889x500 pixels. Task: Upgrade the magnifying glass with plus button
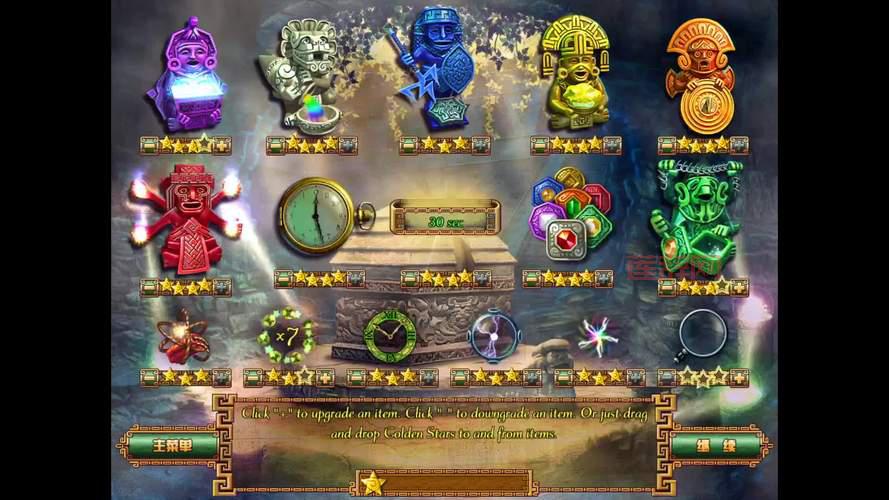click(x=739, y=377)
